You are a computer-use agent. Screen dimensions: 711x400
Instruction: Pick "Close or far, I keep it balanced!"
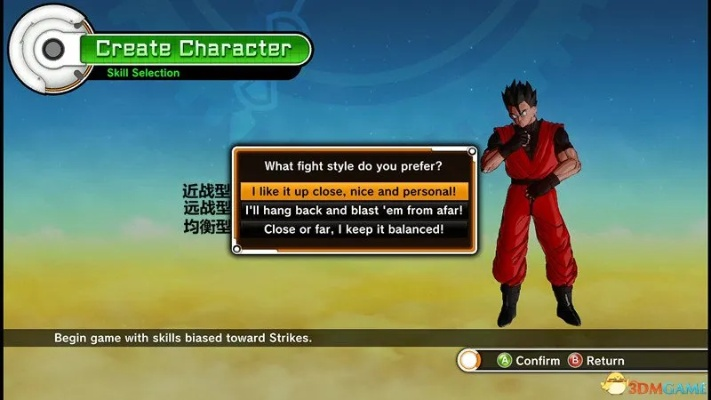tap(354, 229)
